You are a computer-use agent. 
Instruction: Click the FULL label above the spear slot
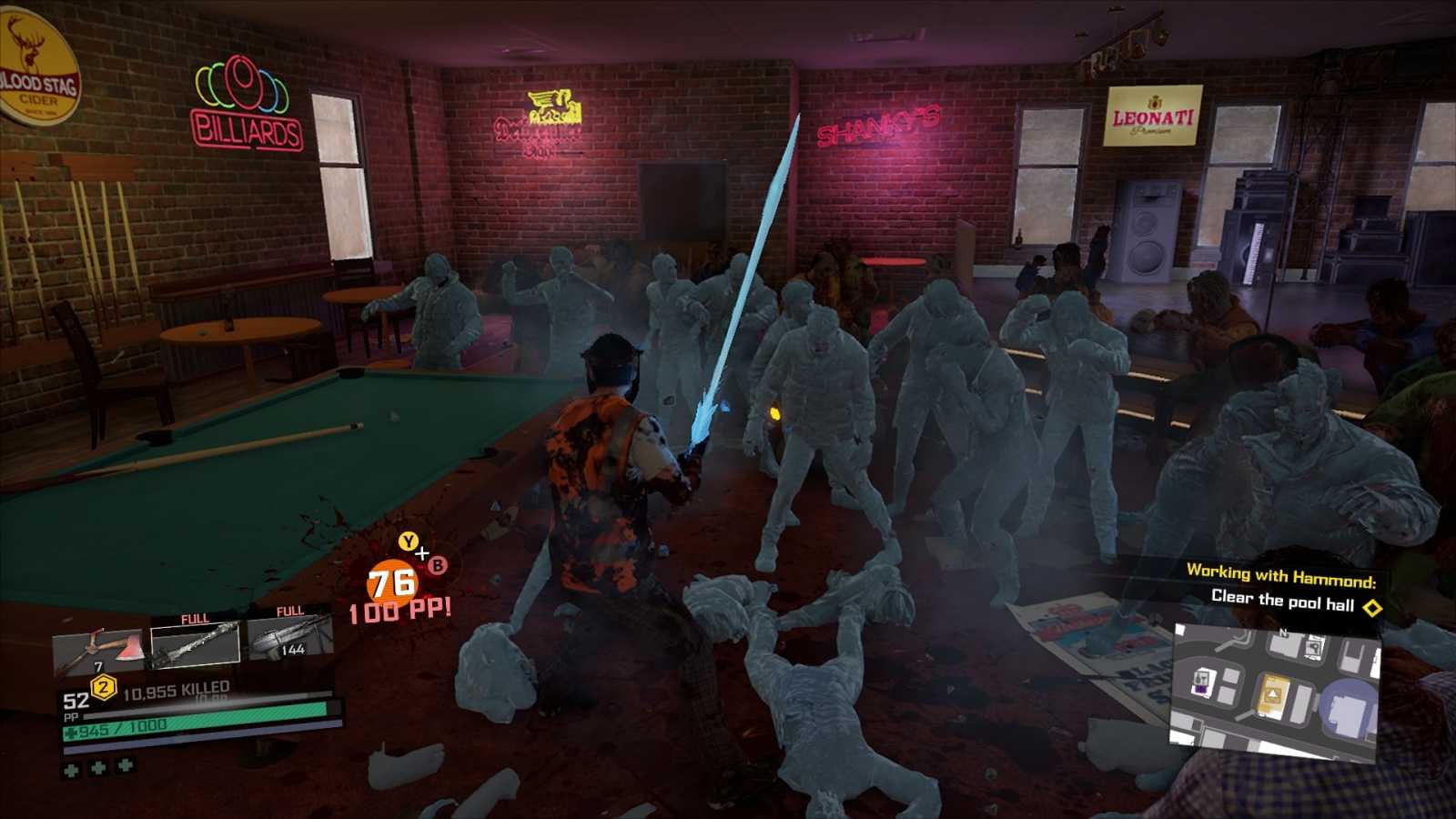click(x=194, y=617)
